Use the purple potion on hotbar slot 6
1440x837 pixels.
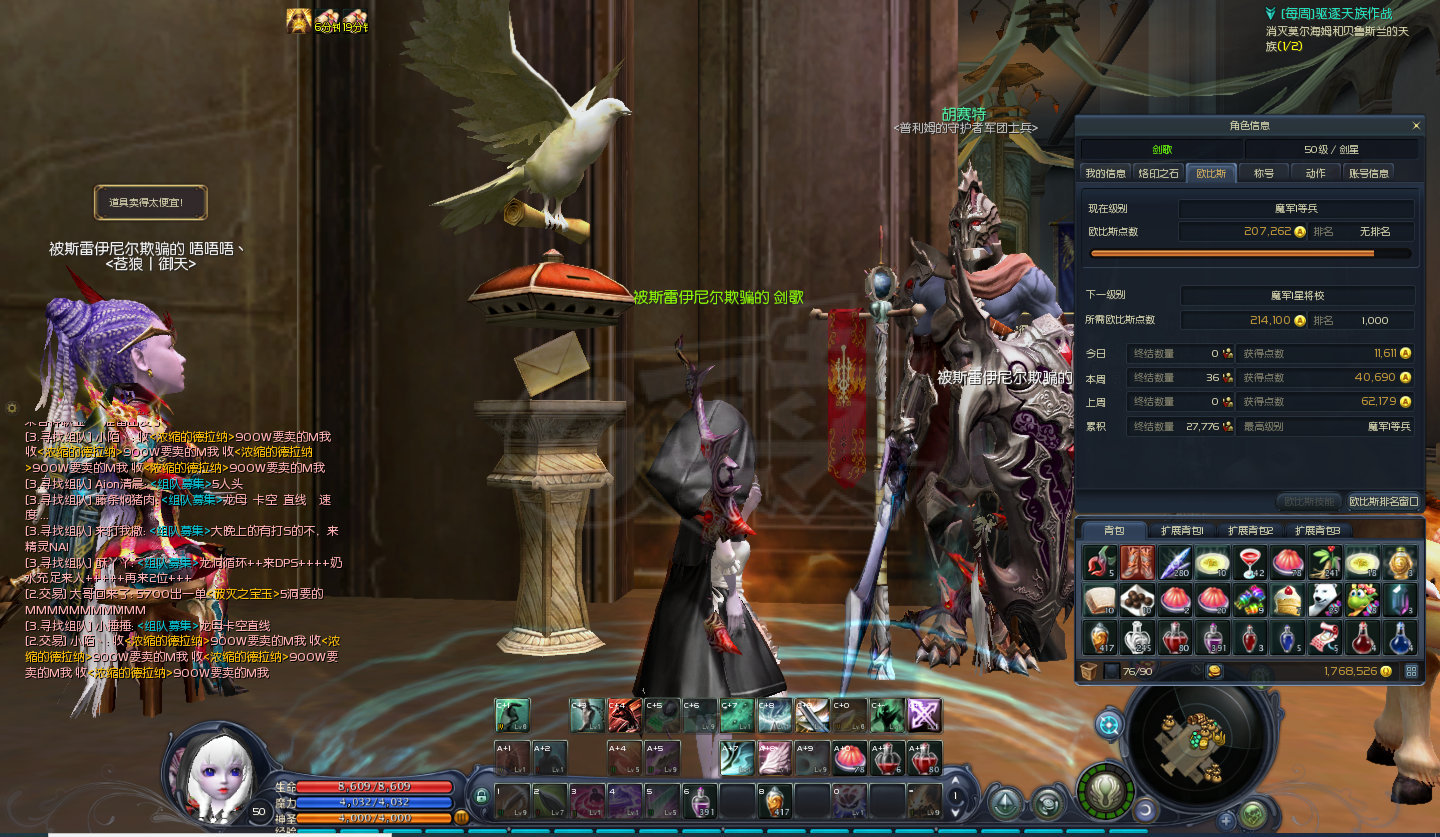pos(699,800)
